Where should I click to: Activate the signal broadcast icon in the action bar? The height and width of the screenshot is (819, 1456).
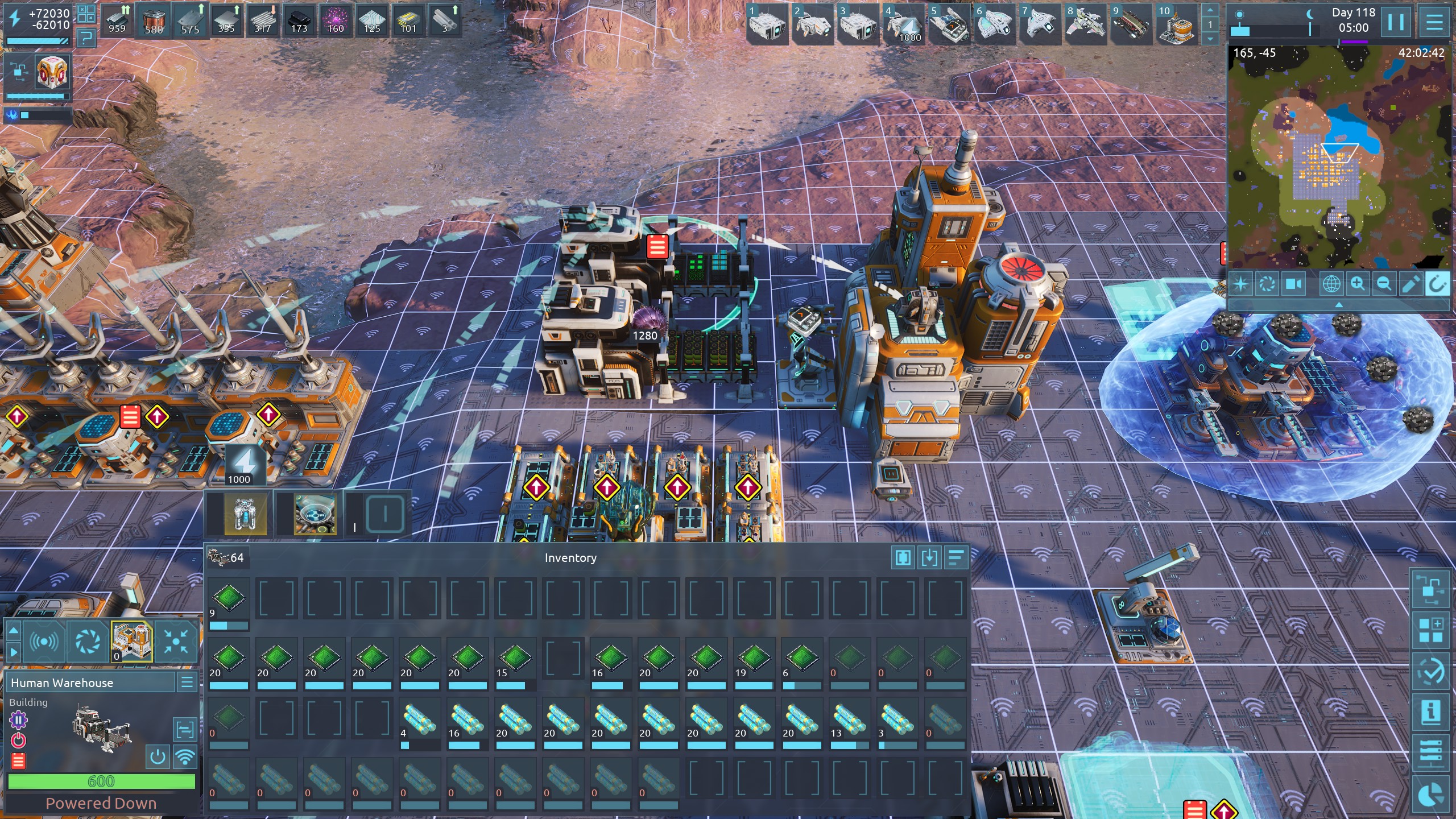point(44,642)
